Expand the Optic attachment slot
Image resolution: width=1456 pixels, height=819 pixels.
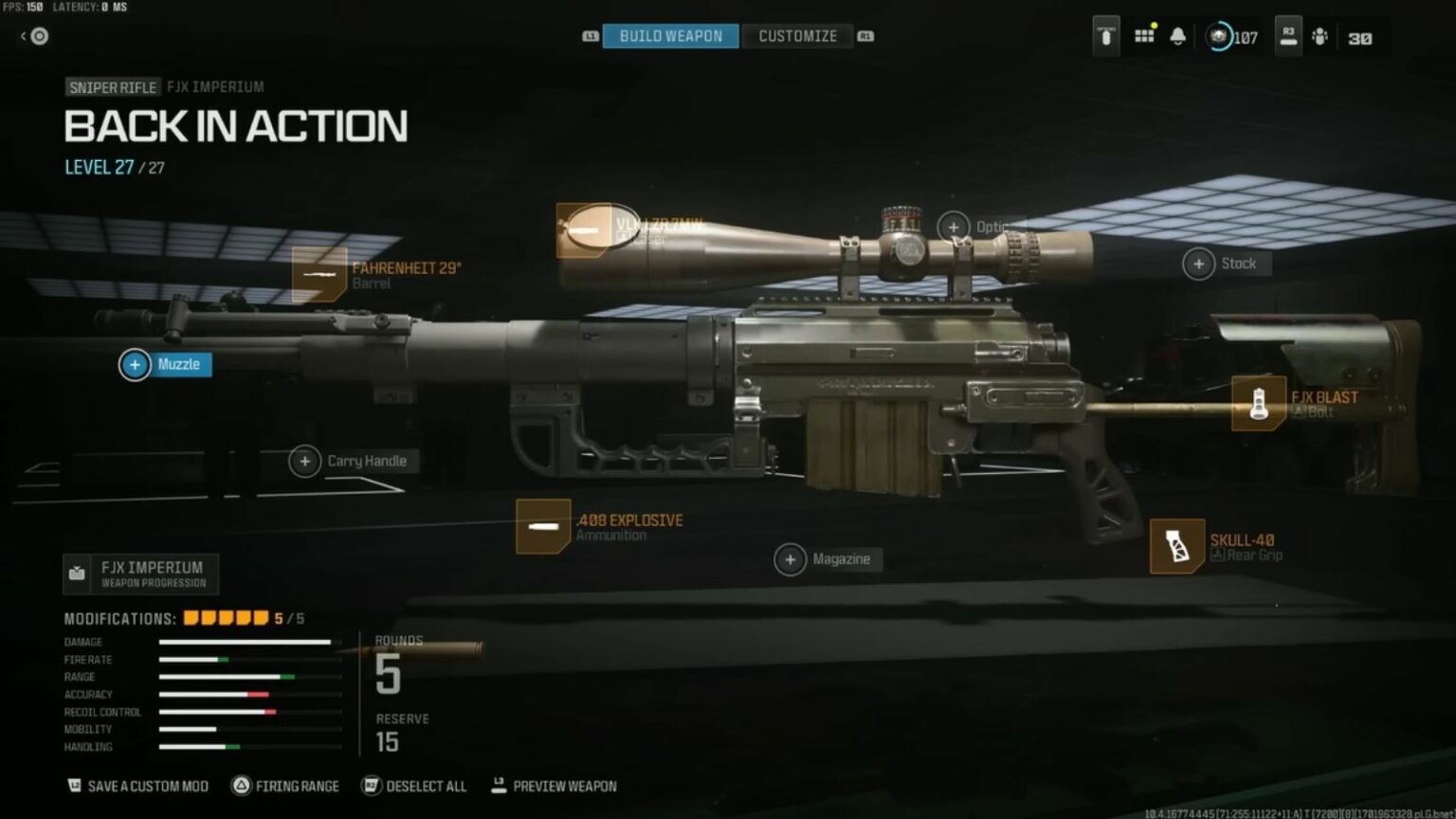[x=953, y=227]
